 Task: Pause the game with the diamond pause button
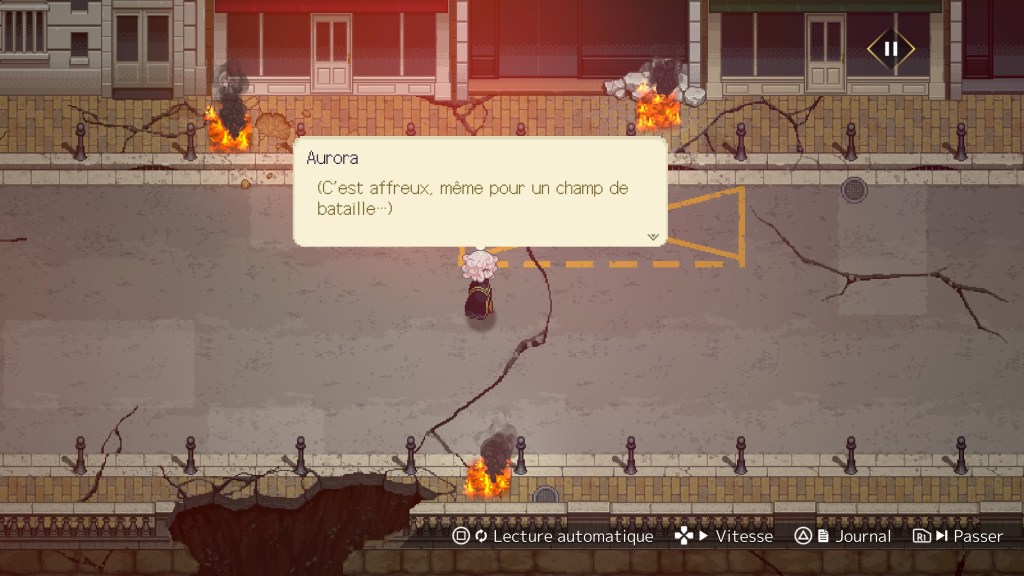(x=890, y=48)
